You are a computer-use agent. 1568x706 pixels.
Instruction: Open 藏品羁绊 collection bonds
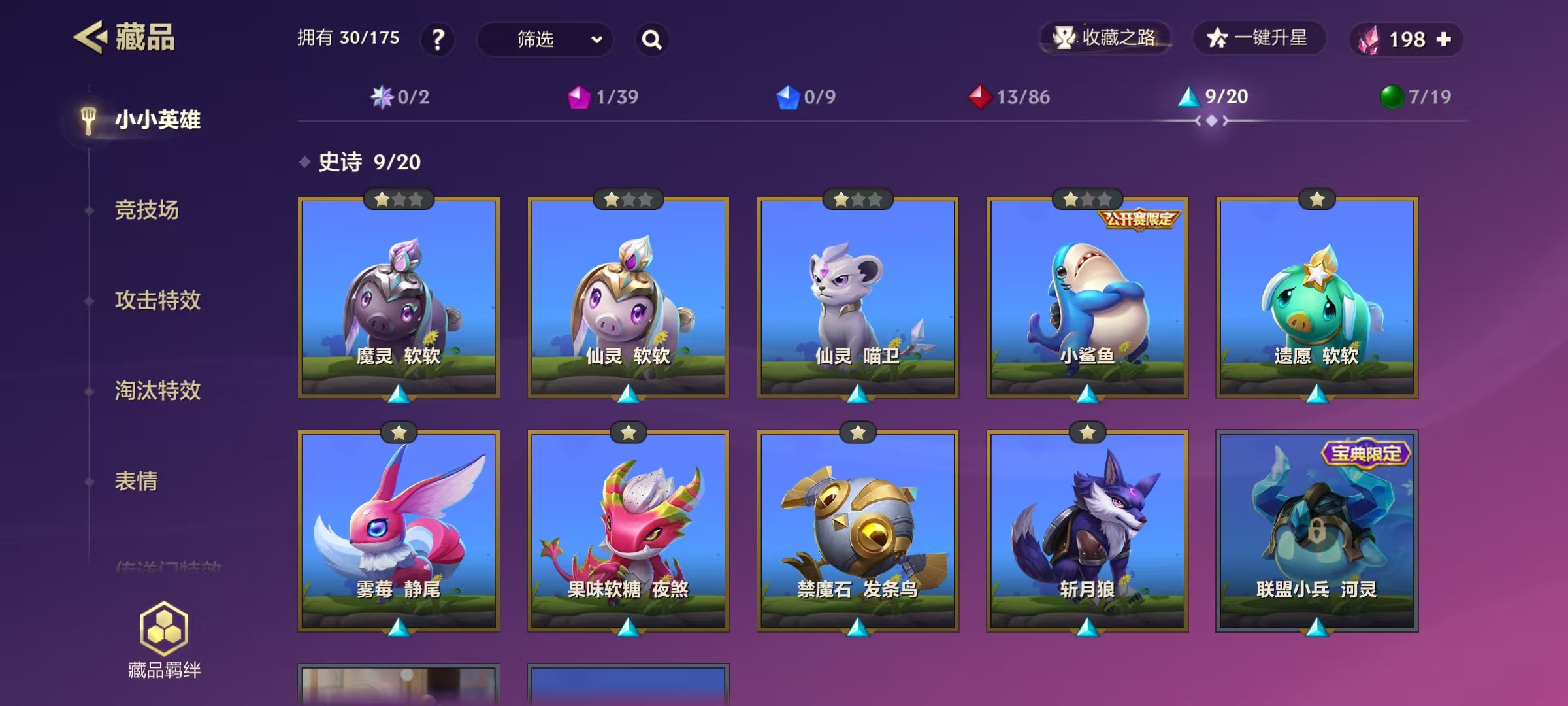pyautogui.click(x=164, y=640)
